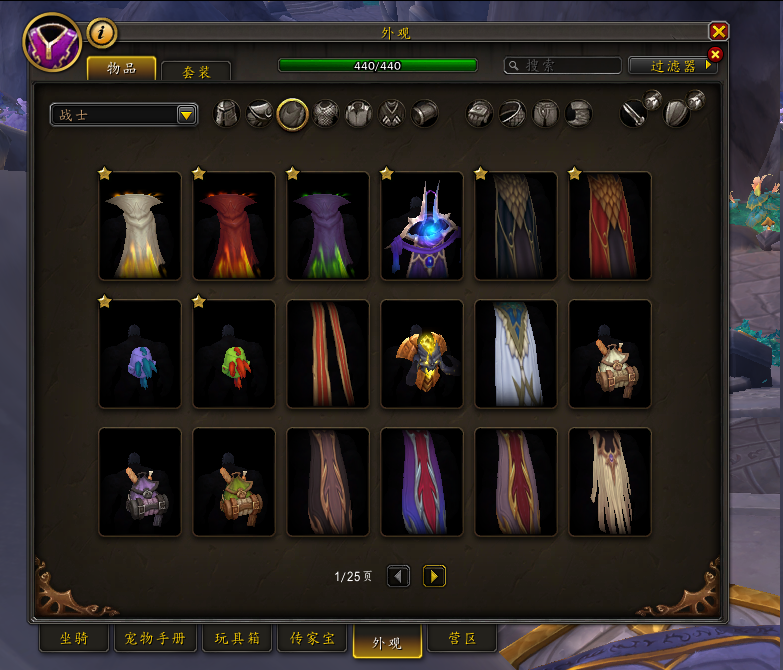Select the purple cloak with green flames

328,227
